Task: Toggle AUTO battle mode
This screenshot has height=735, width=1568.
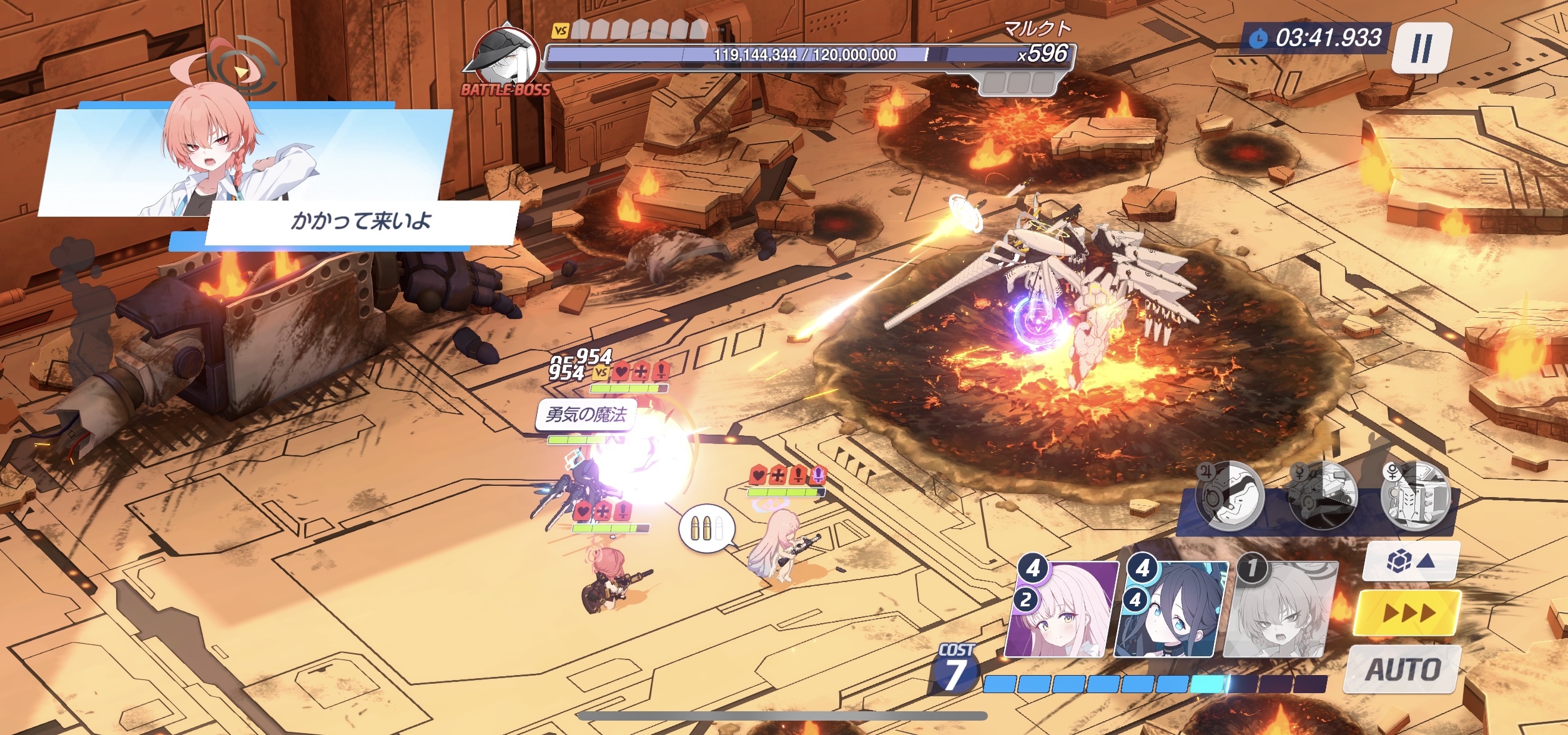Action: [1403, 669]
